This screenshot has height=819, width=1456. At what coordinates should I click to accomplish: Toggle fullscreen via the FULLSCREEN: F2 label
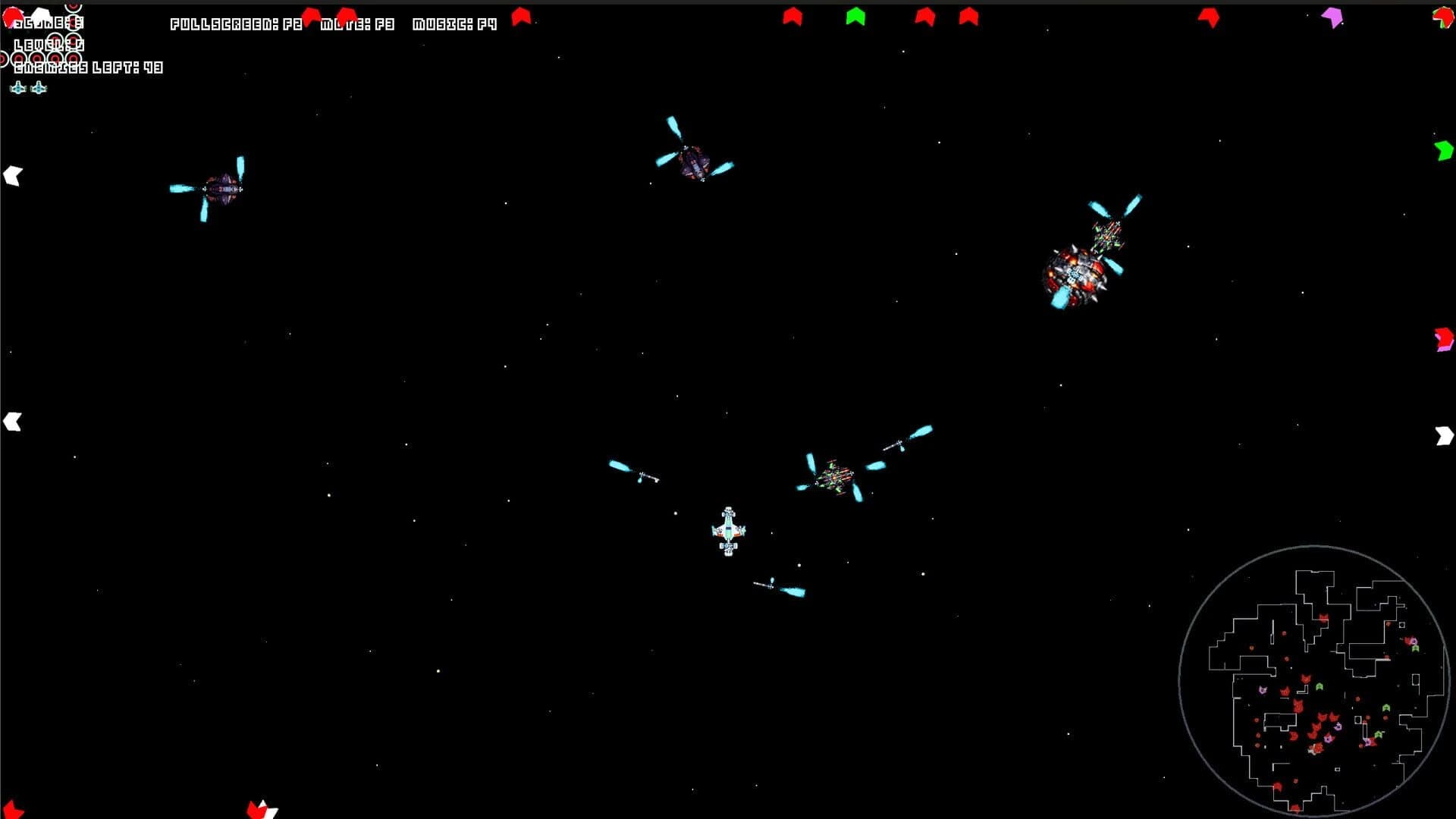click(x=235, y=24)
